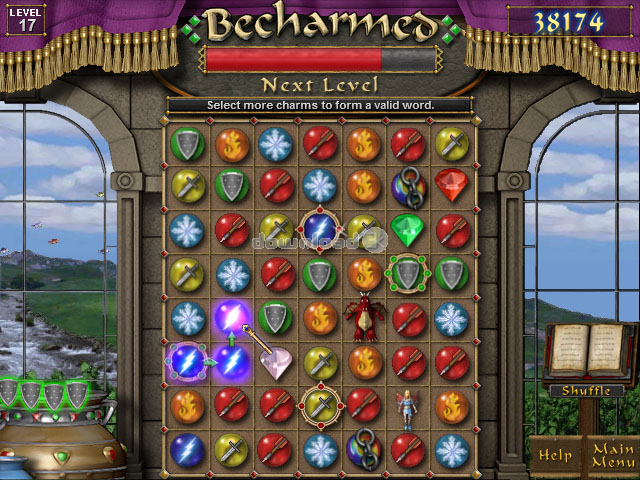Viewport: 640px width, 480px height.
Task: Return to the Main Menu
Action: (x=609, y=455)
